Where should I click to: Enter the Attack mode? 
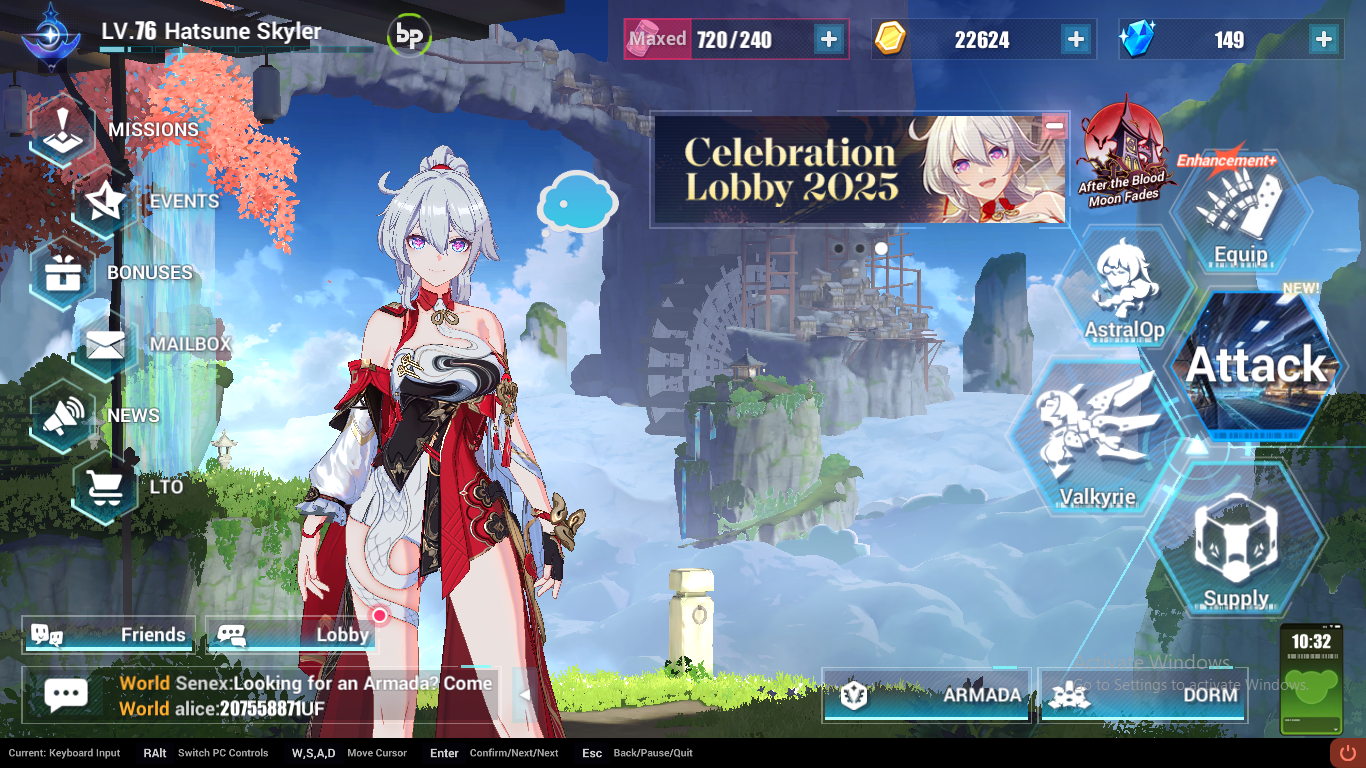tap(1255, 365)
